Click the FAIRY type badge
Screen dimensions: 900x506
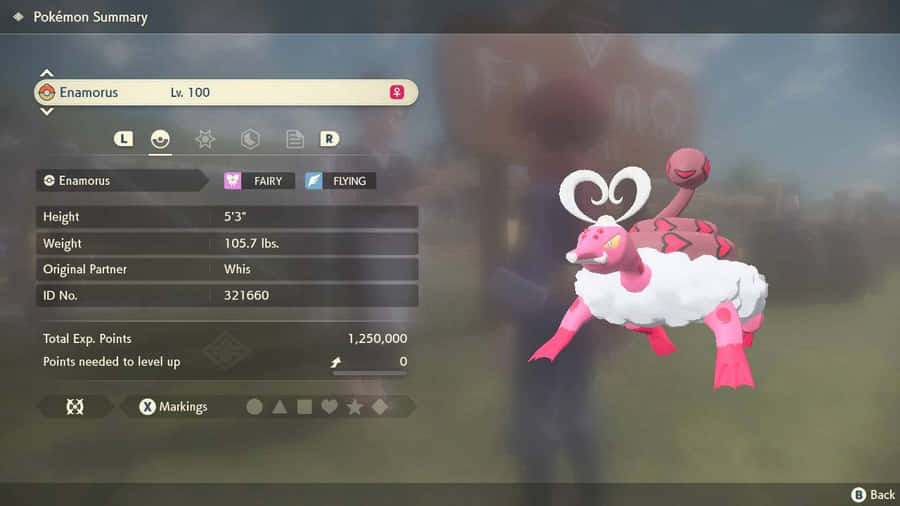[258, 181]
